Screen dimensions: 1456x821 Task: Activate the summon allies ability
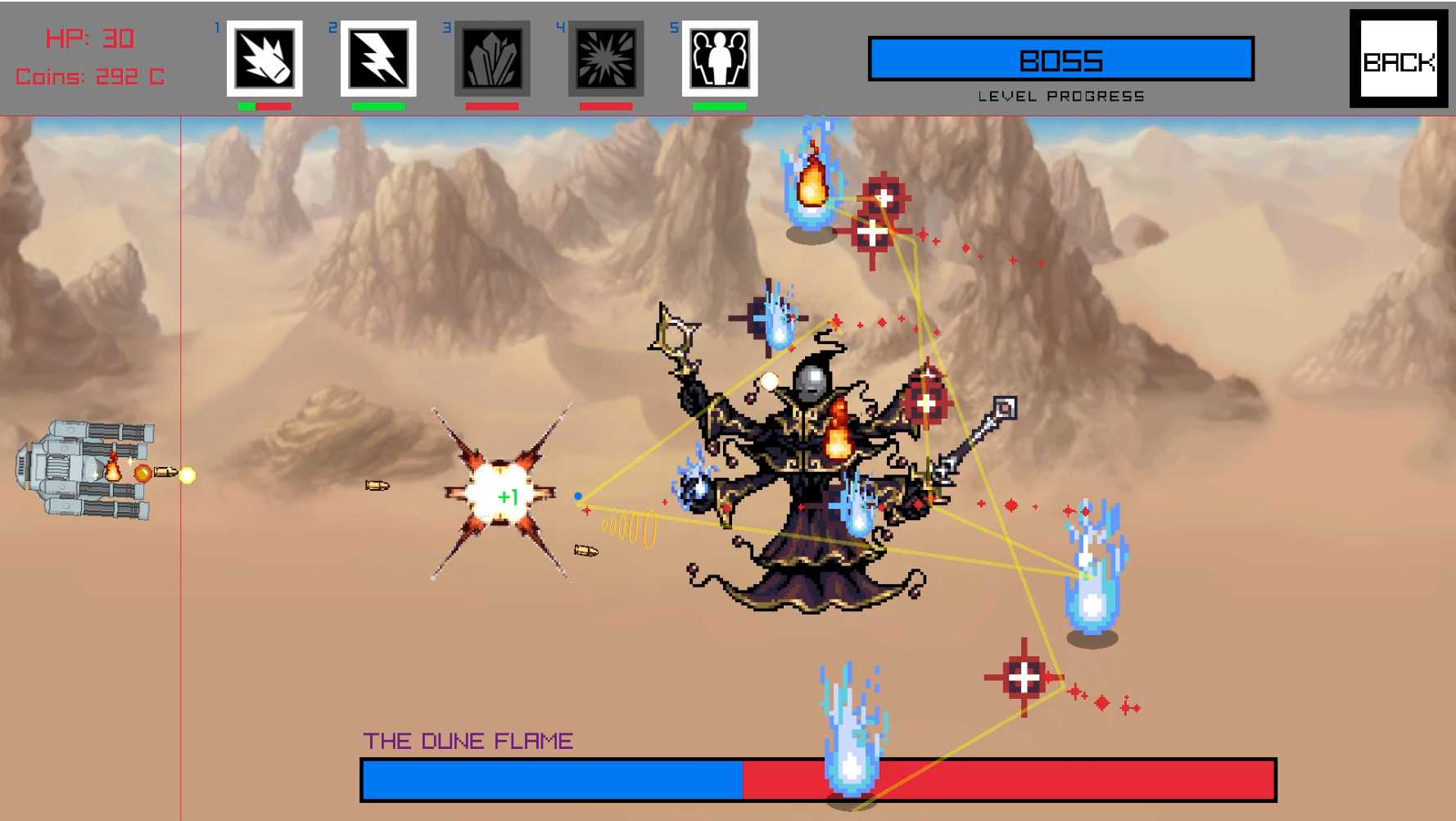719,58
